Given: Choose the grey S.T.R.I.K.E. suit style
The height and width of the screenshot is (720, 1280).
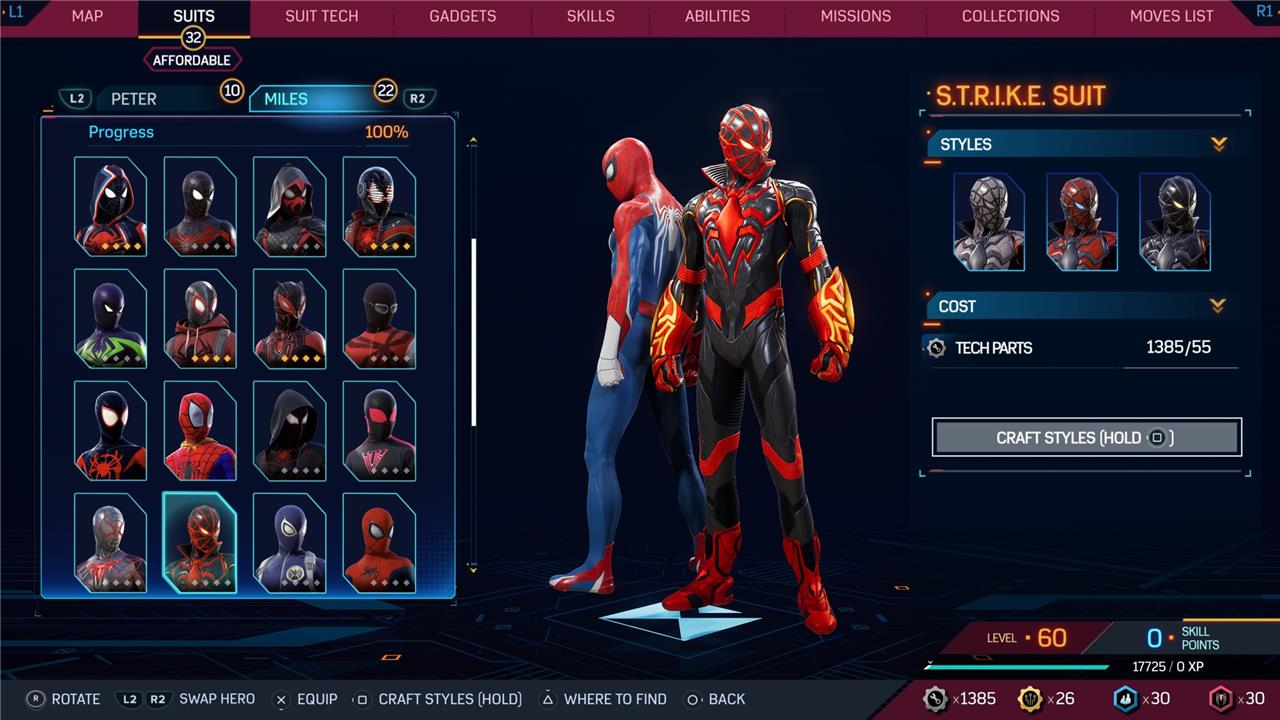Looking at the screenshot, I should pos(989,221).
